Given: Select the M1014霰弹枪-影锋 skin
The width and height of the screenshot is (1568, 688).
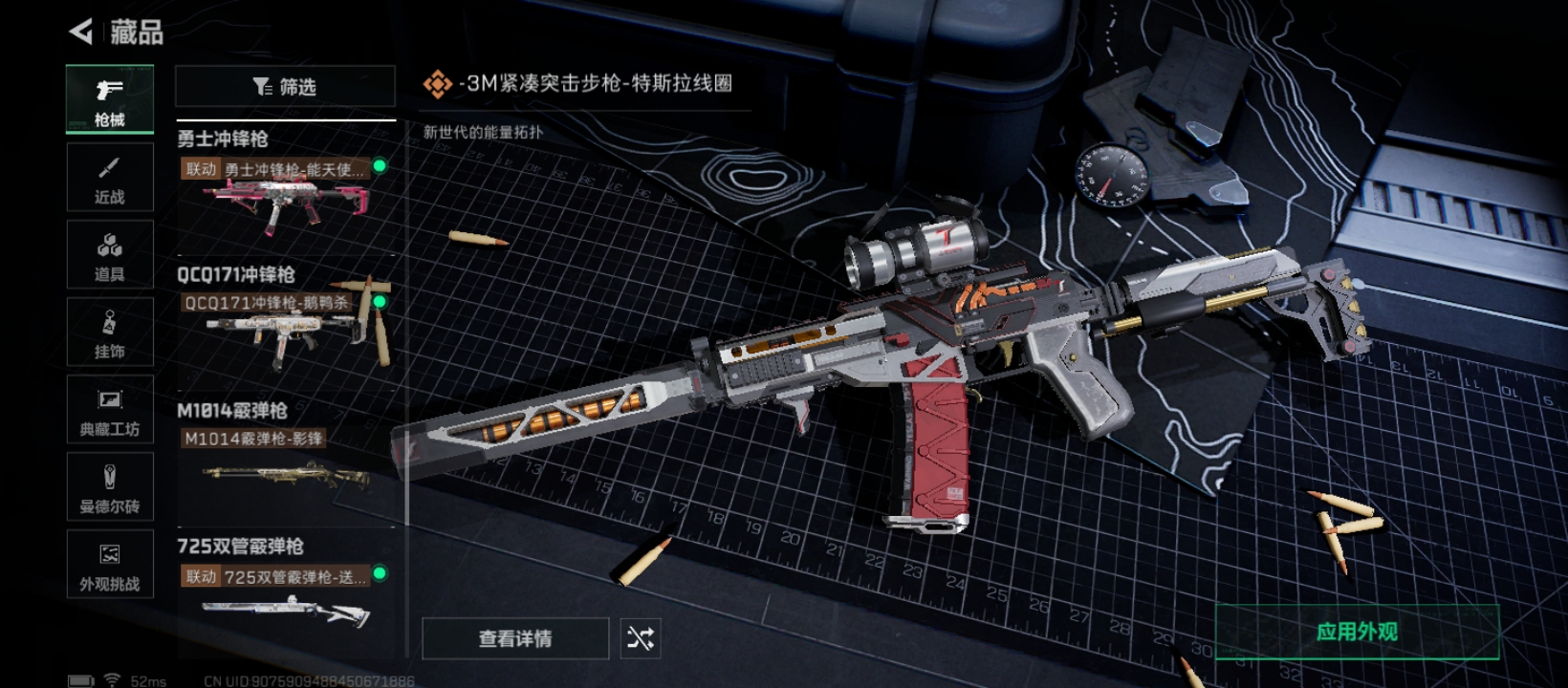Looking at the screenshot, I should [x=285, y=468].
